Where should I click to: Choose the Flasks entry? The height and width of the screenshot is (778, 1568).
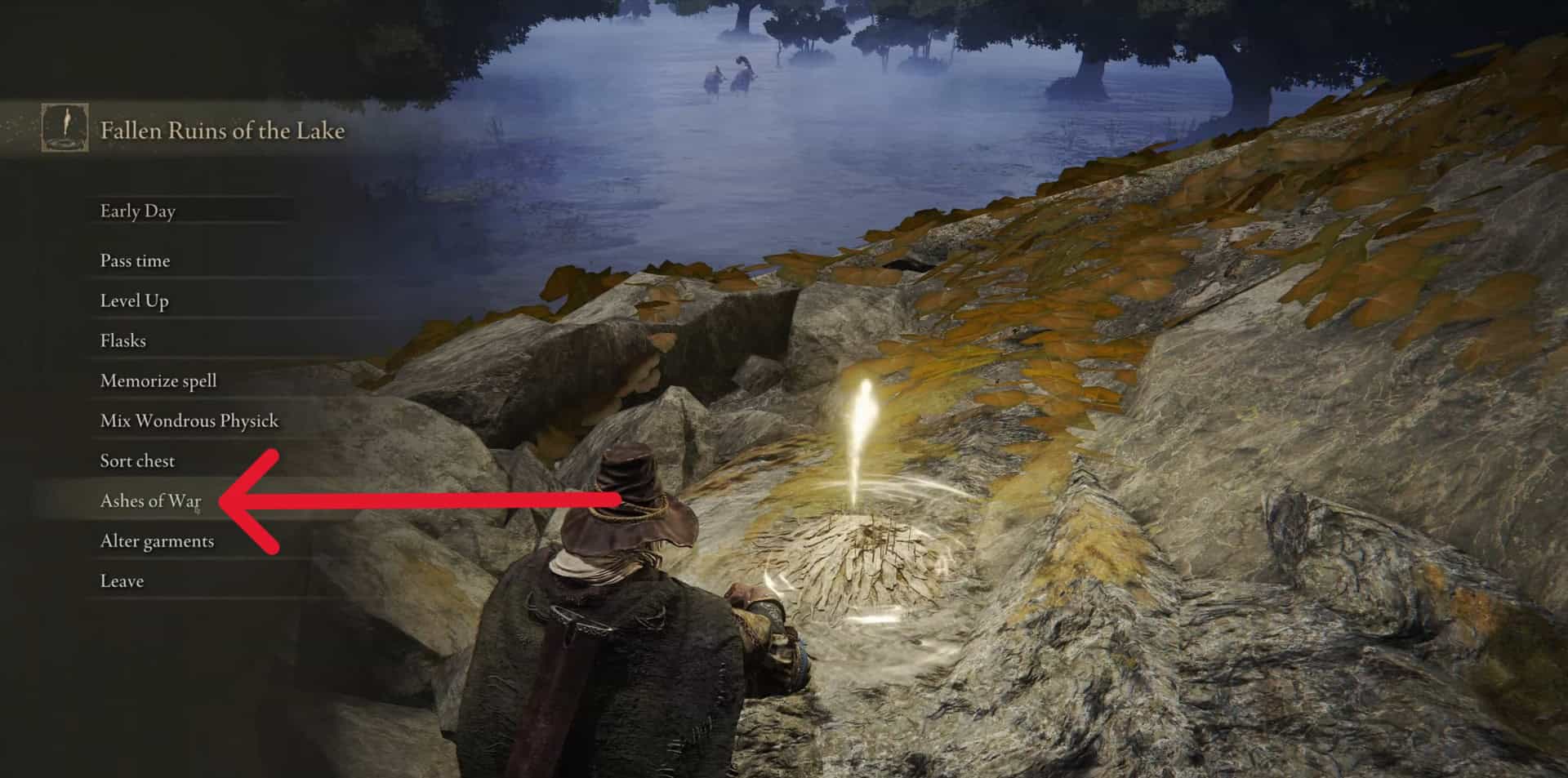(x=123, y=340)
